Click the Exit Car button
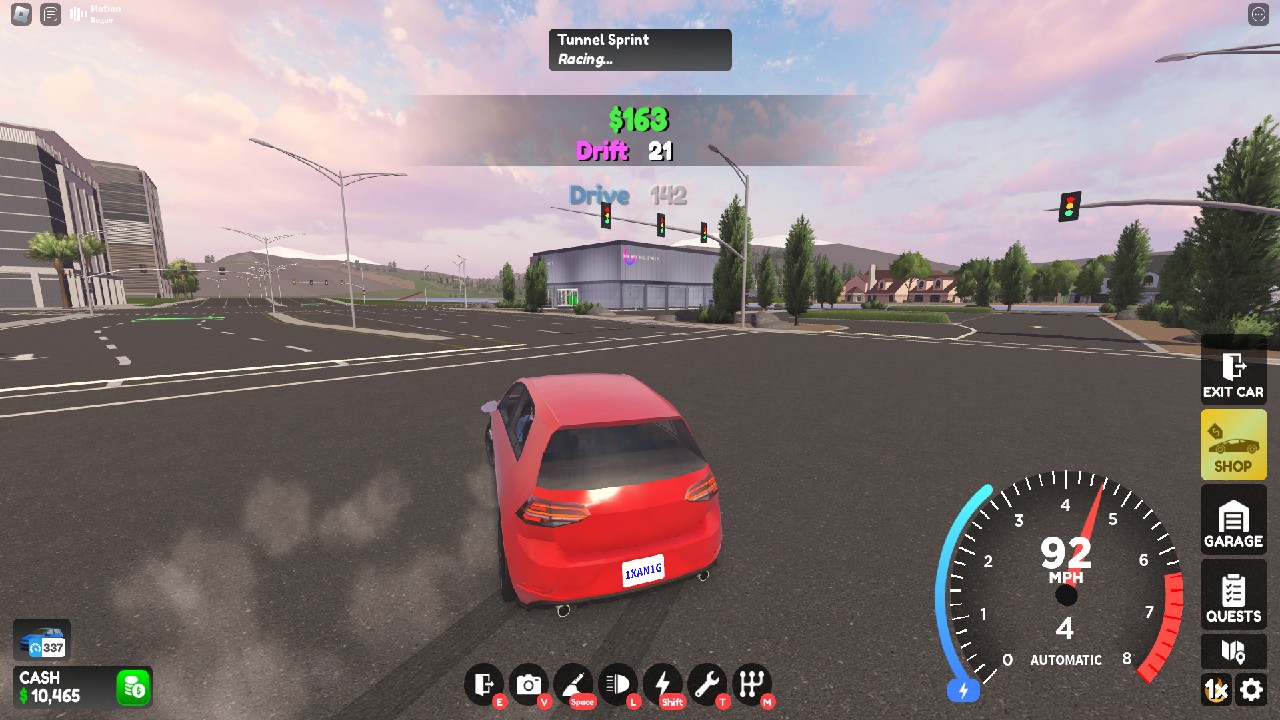Viewport: 1280px width, 720px height. pos(1233,375)
